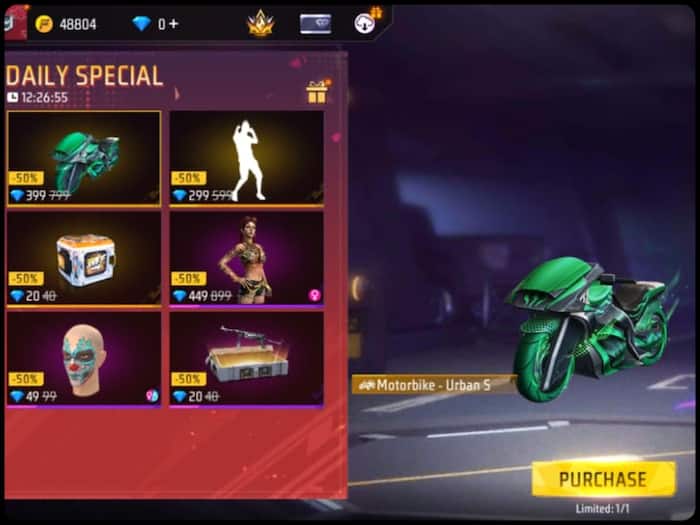Add diamonds with the plus button

click(174, 24)
